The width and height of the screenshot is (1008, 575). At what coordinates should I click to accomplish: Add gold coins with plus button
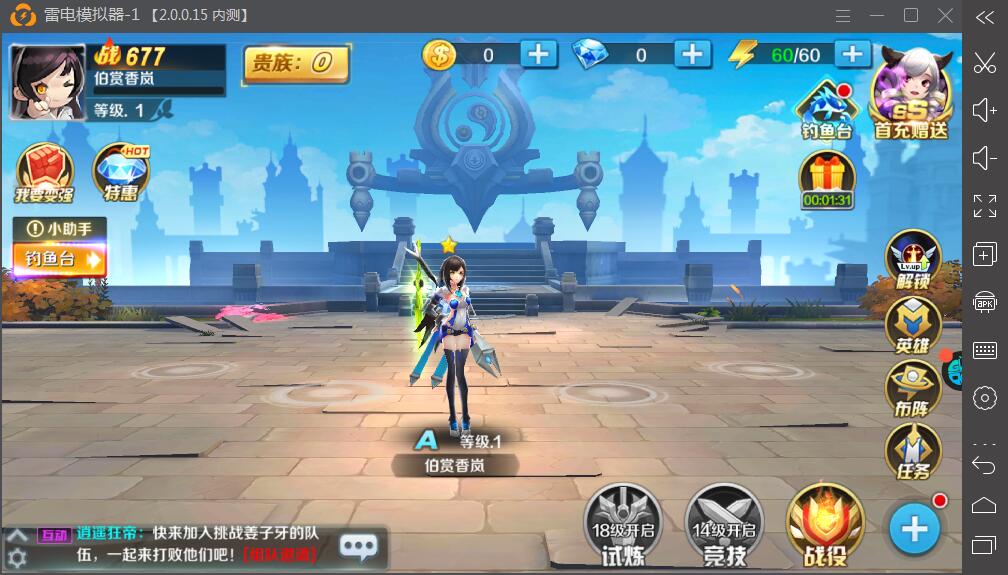click(538, 54)
